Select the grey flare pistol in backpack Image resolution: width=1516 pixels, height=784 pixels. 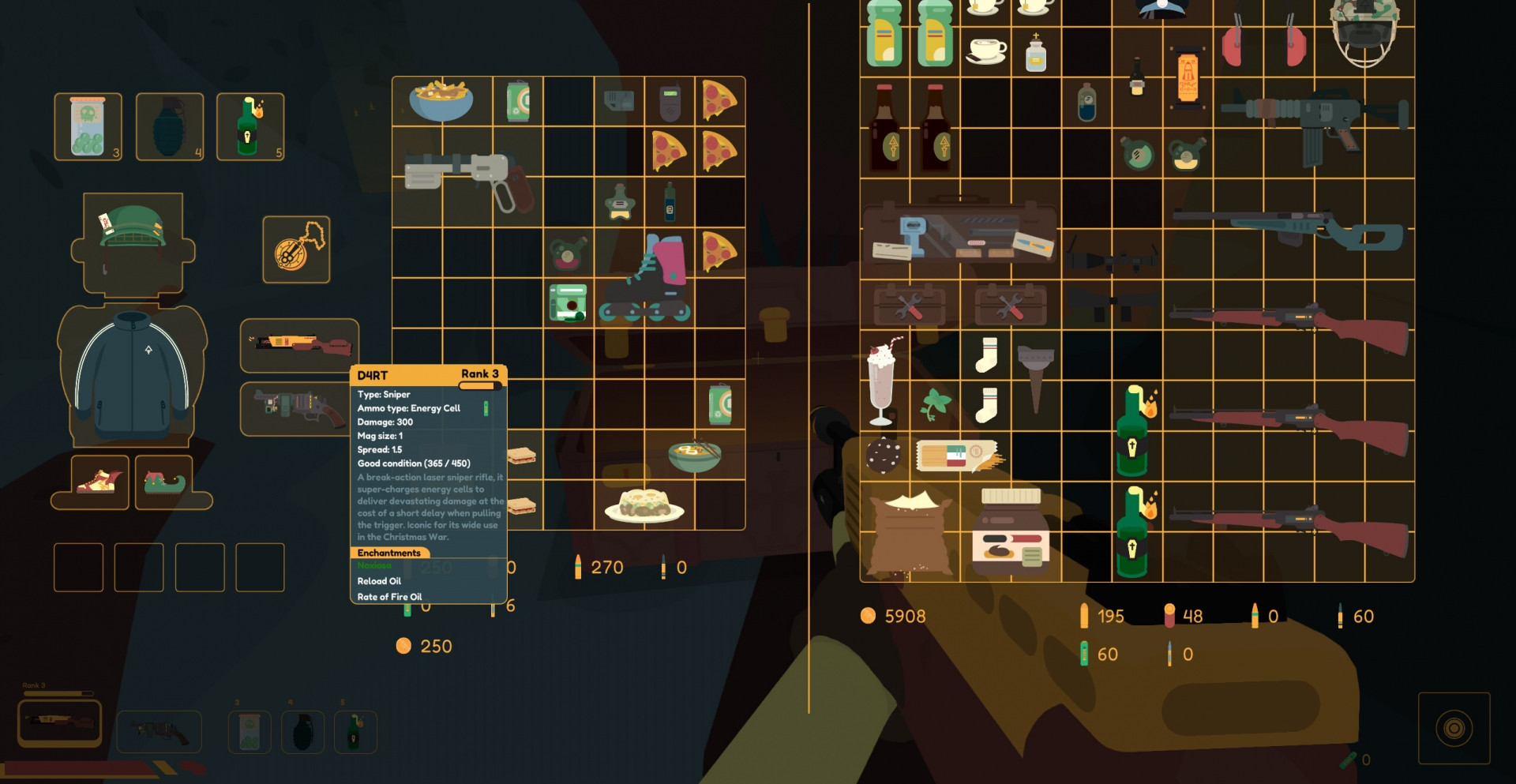coord(467,177)
